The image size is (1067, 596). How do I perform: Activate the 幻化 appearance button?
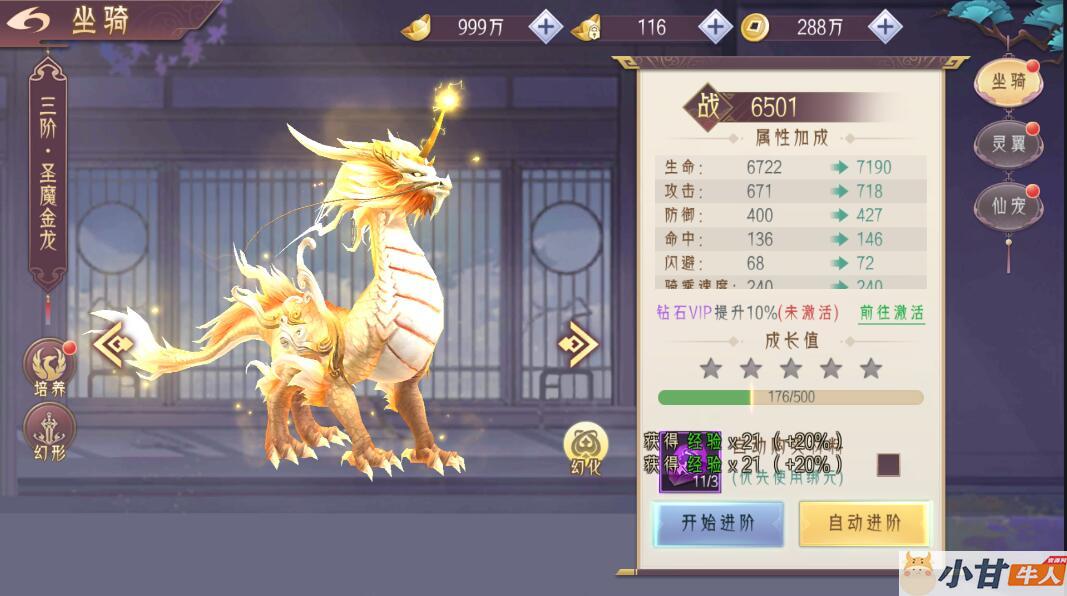tap(586, 448)
